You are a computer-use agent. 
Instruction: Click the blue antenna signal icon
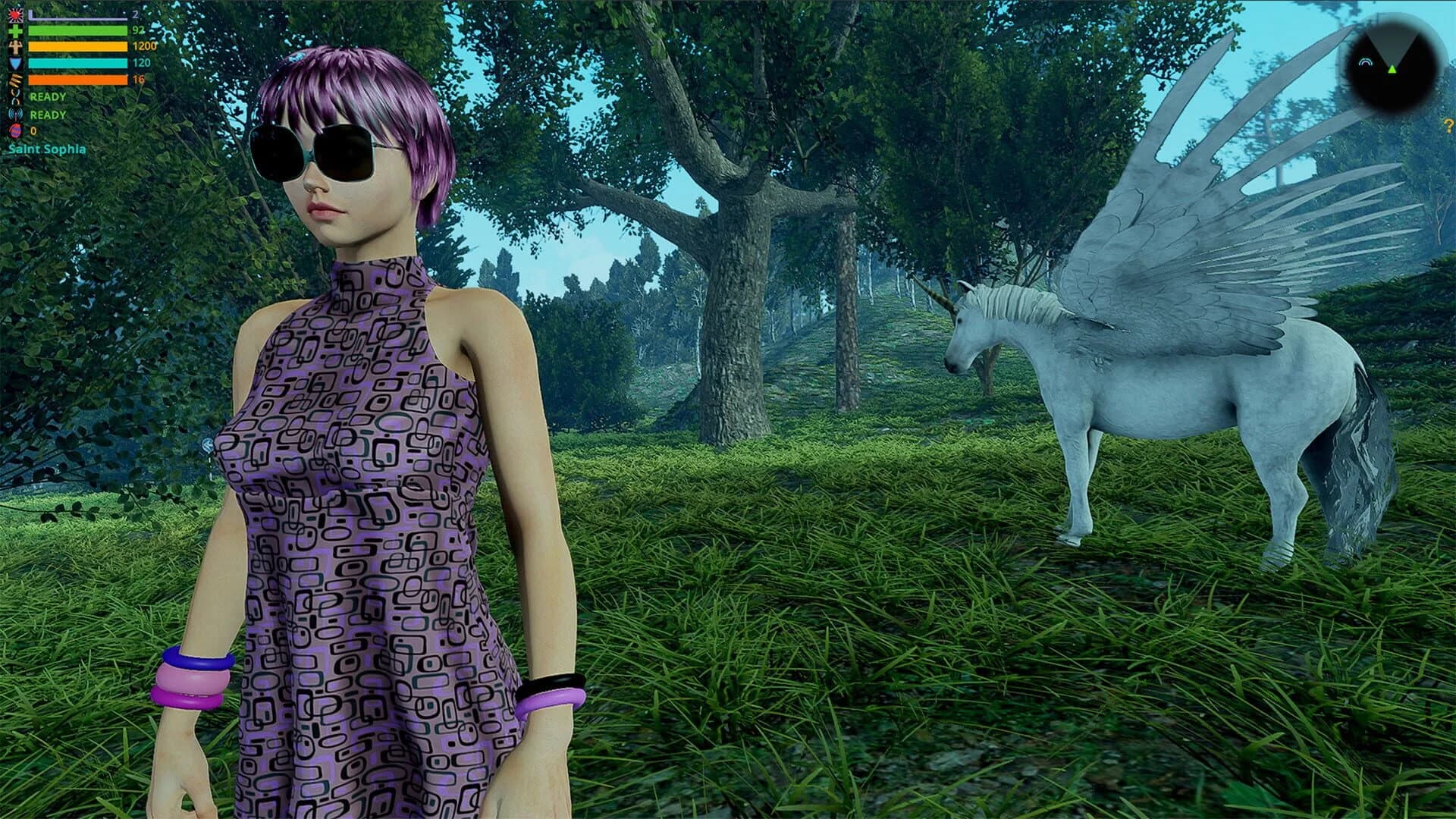pyautogui.click(x=15, y=115)
